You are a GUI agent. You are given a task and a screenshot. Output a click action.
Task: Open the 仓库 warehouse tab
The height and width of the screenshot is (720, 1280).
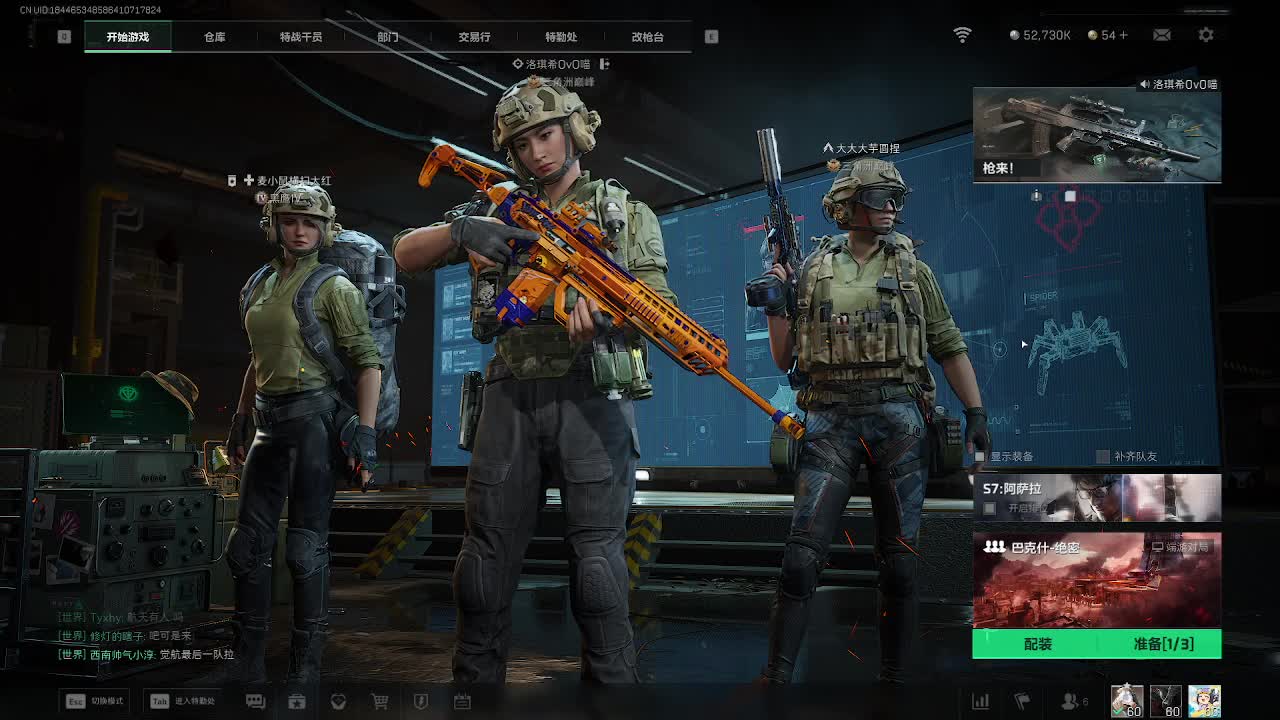[215, 37]
